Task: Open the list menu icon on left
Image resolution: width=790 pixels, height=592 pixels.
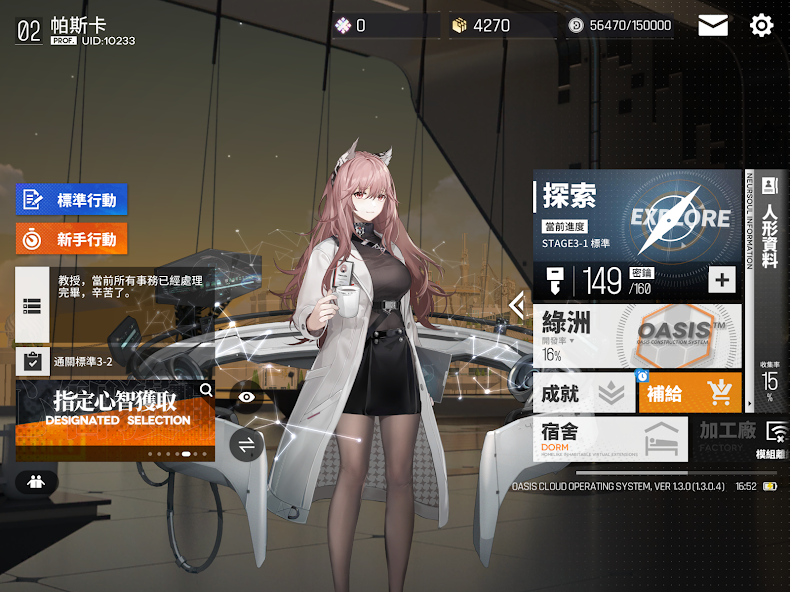Action: pos(32,307)
